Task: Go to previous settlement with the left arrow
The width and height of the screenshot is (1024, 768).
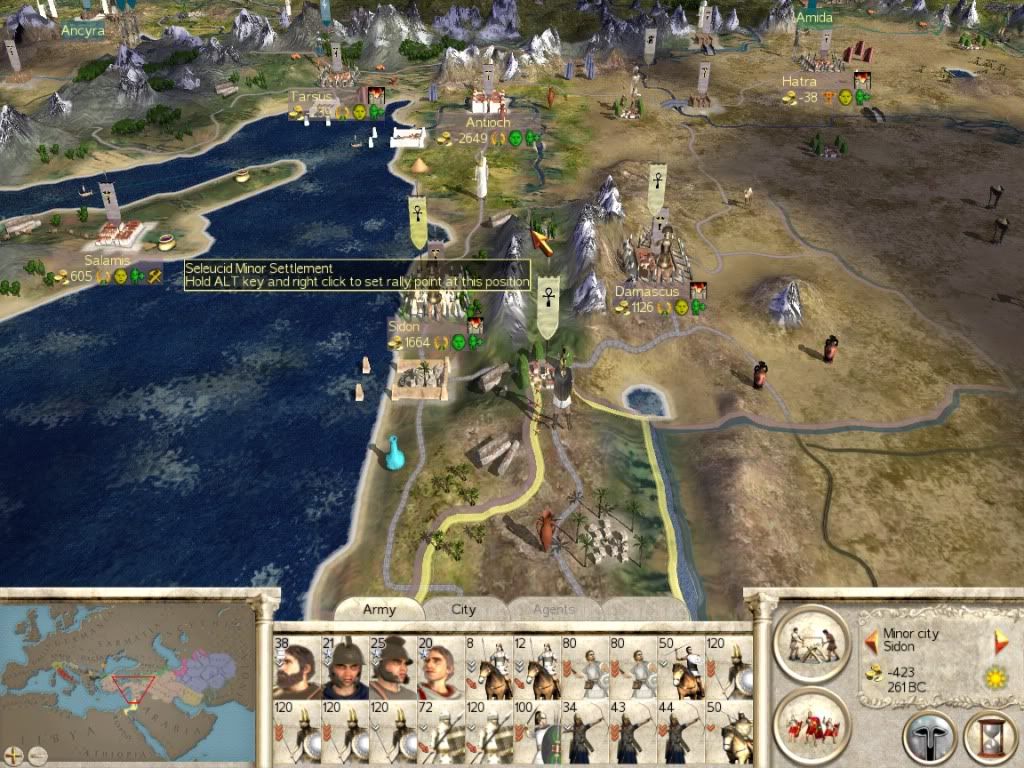Action: click(870, 641)
